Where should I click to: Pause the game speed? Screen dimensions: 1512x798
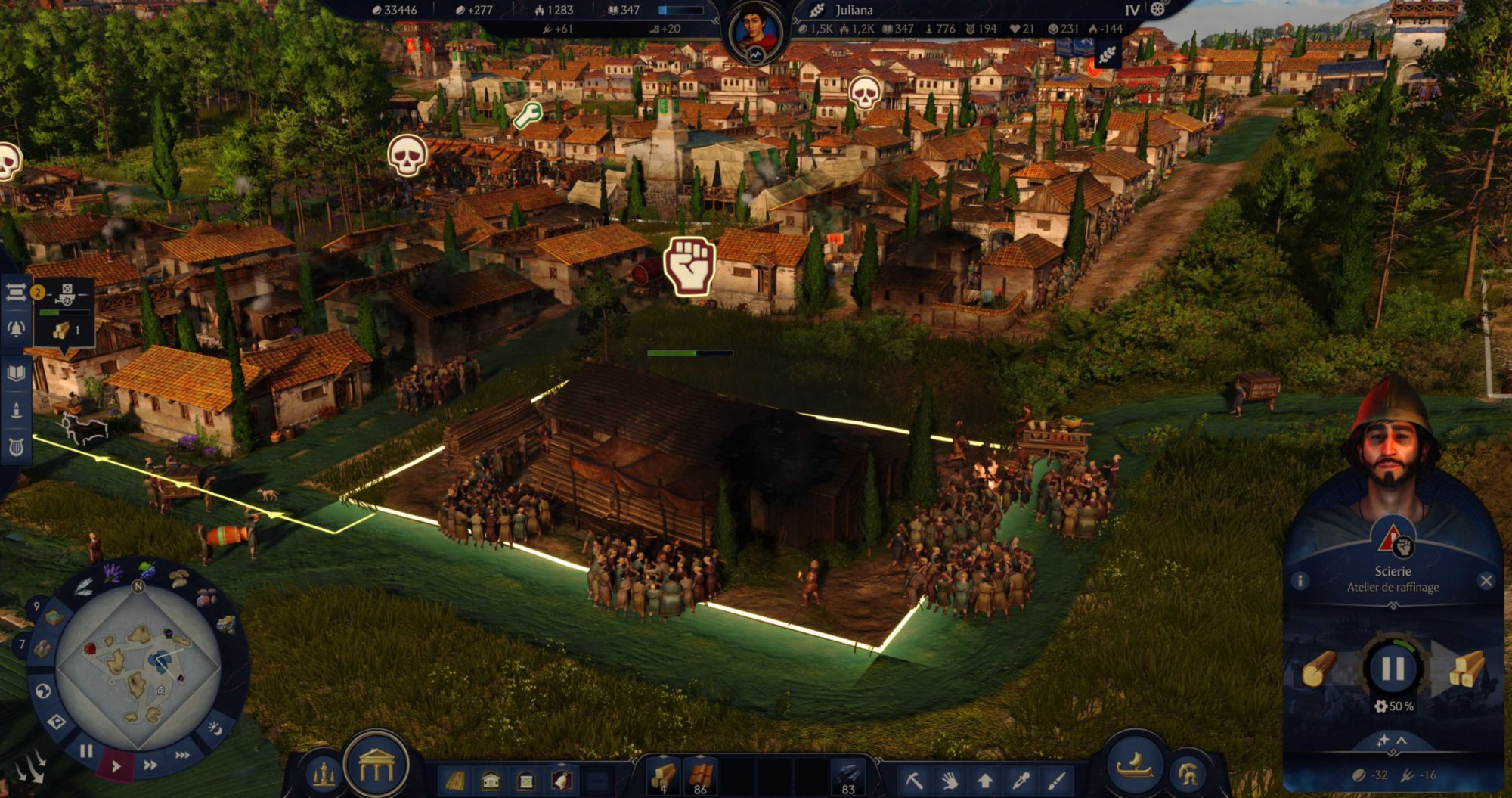[86, 751]
